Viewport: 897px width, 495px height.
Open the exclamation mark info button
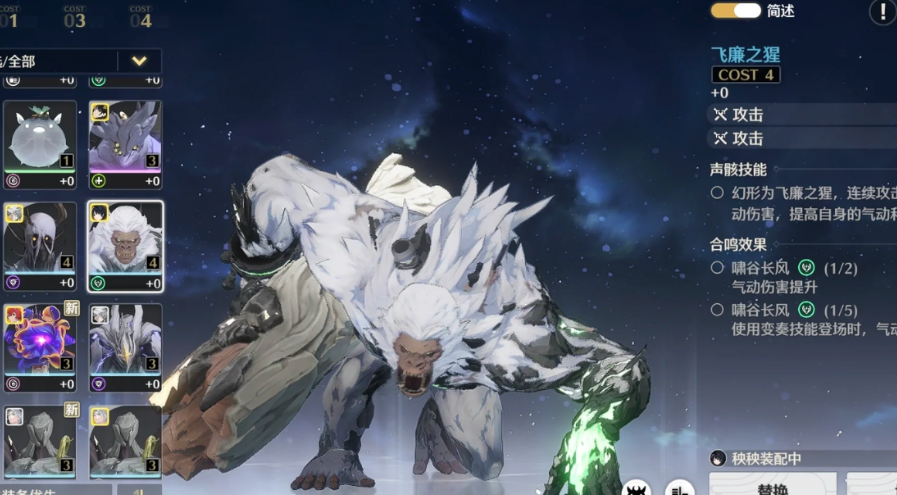pyautogui.click(x=882, y=12)
